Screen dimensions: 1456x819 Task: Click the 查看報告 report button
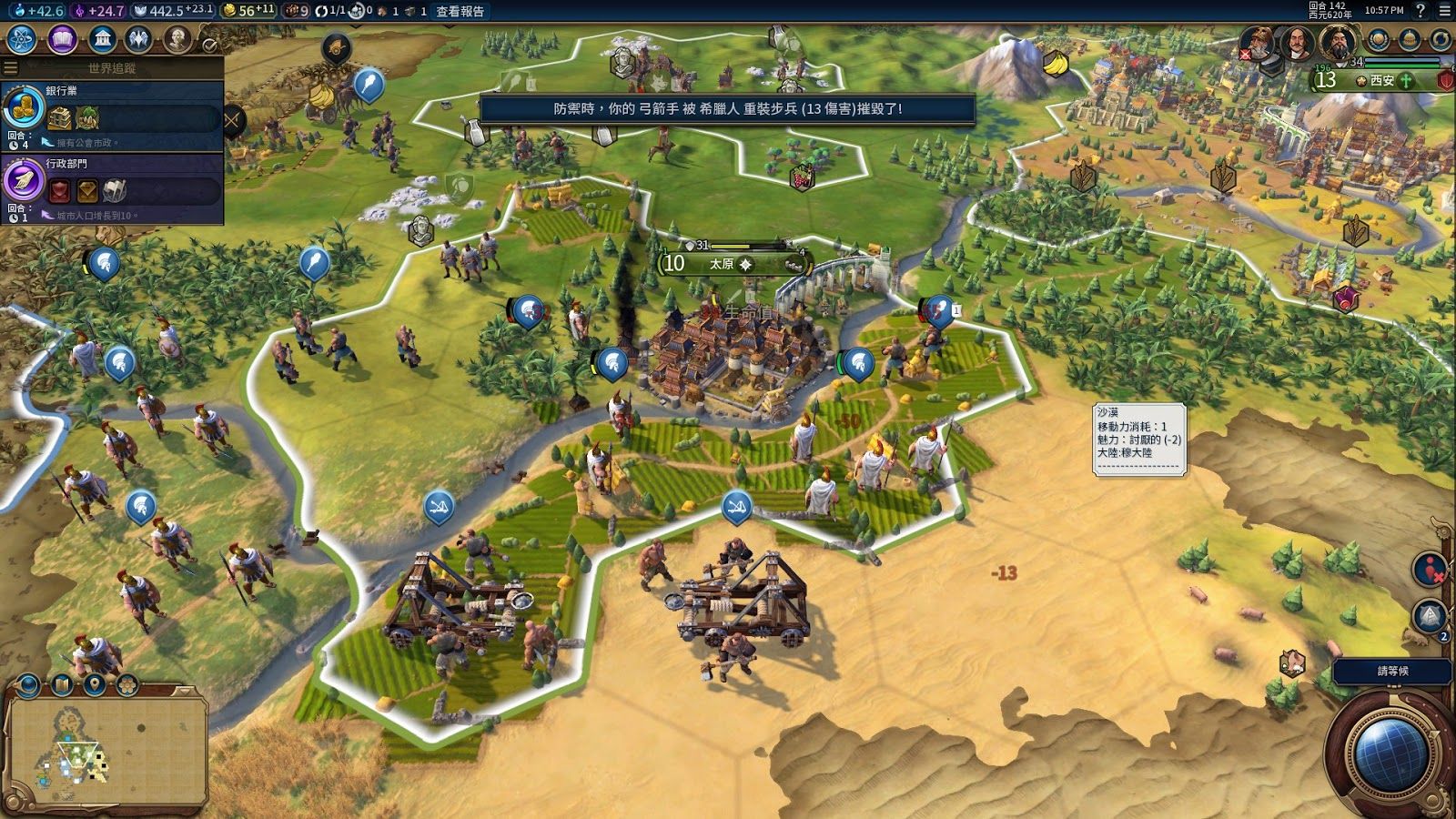click(460, 12)
